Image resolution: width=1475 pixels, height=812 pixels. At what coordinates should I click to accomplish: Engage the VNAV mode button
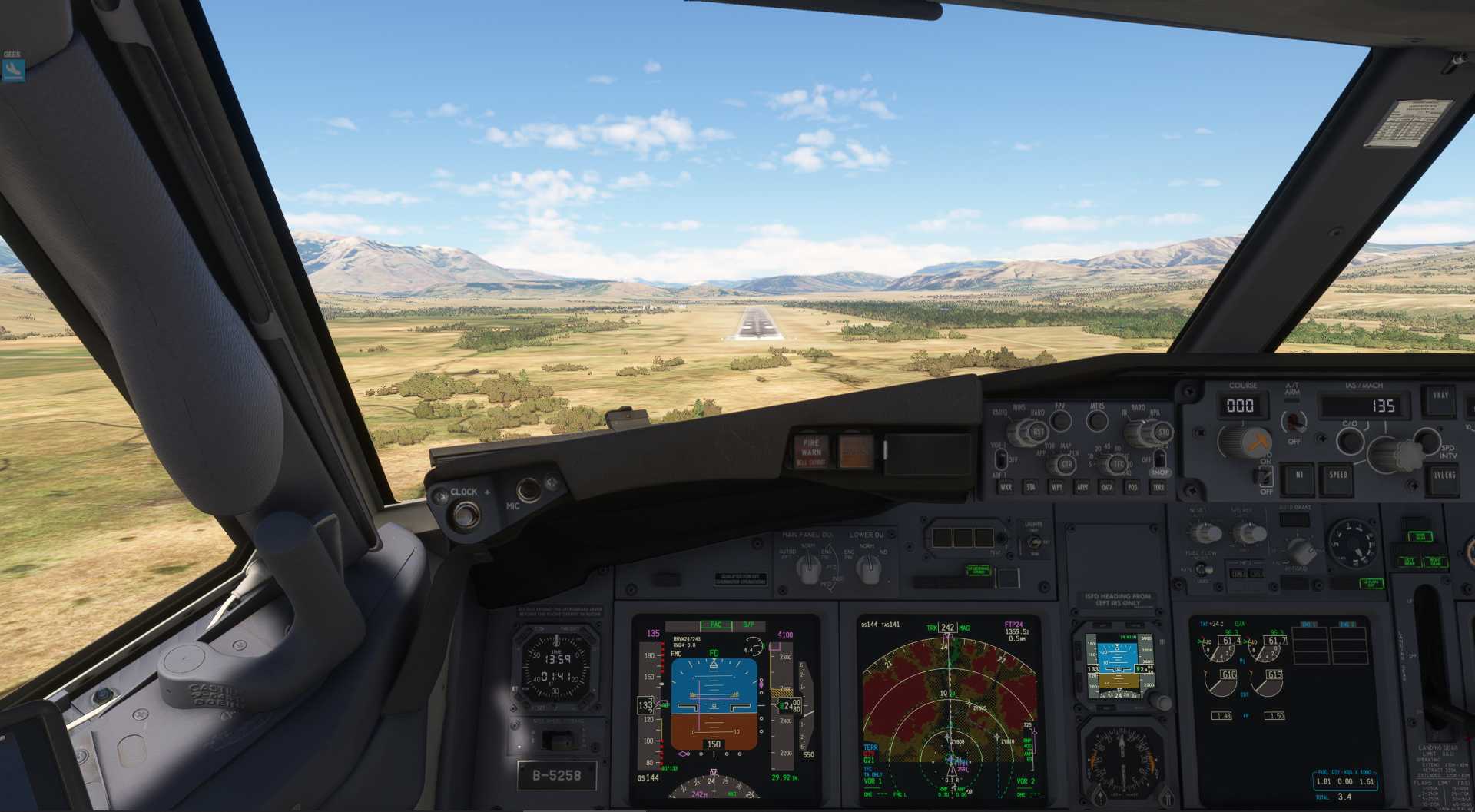coord(1440,397)
